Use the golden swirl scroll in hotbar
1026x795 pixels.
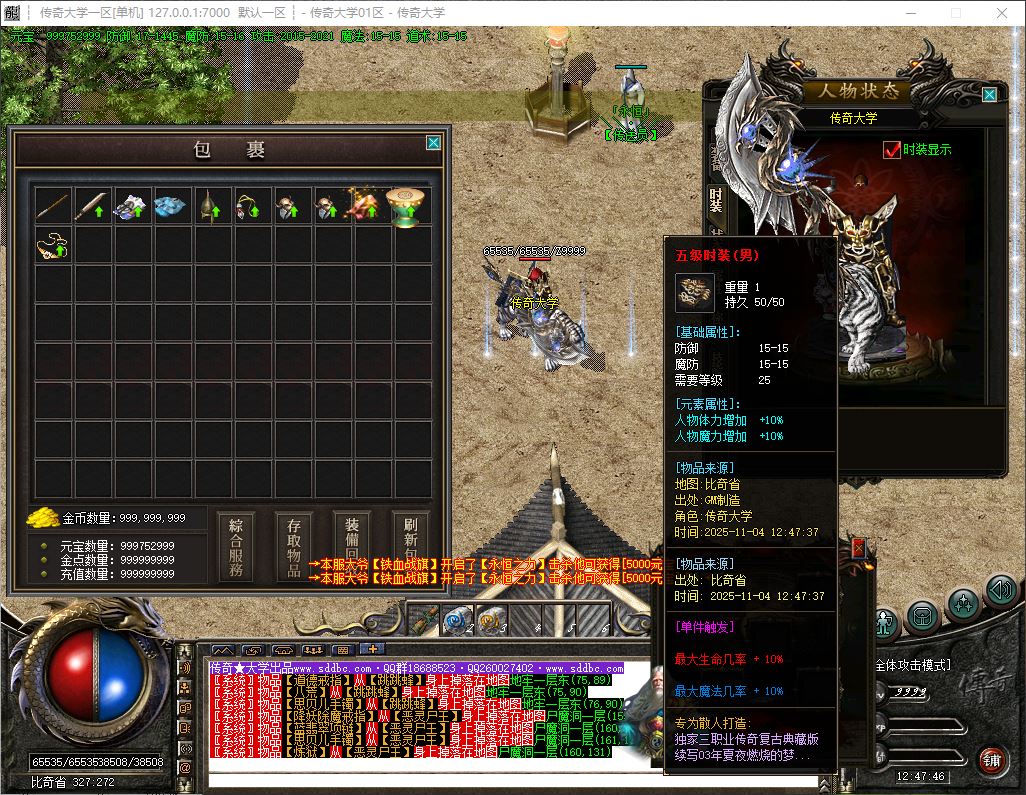tap(491, 620)
